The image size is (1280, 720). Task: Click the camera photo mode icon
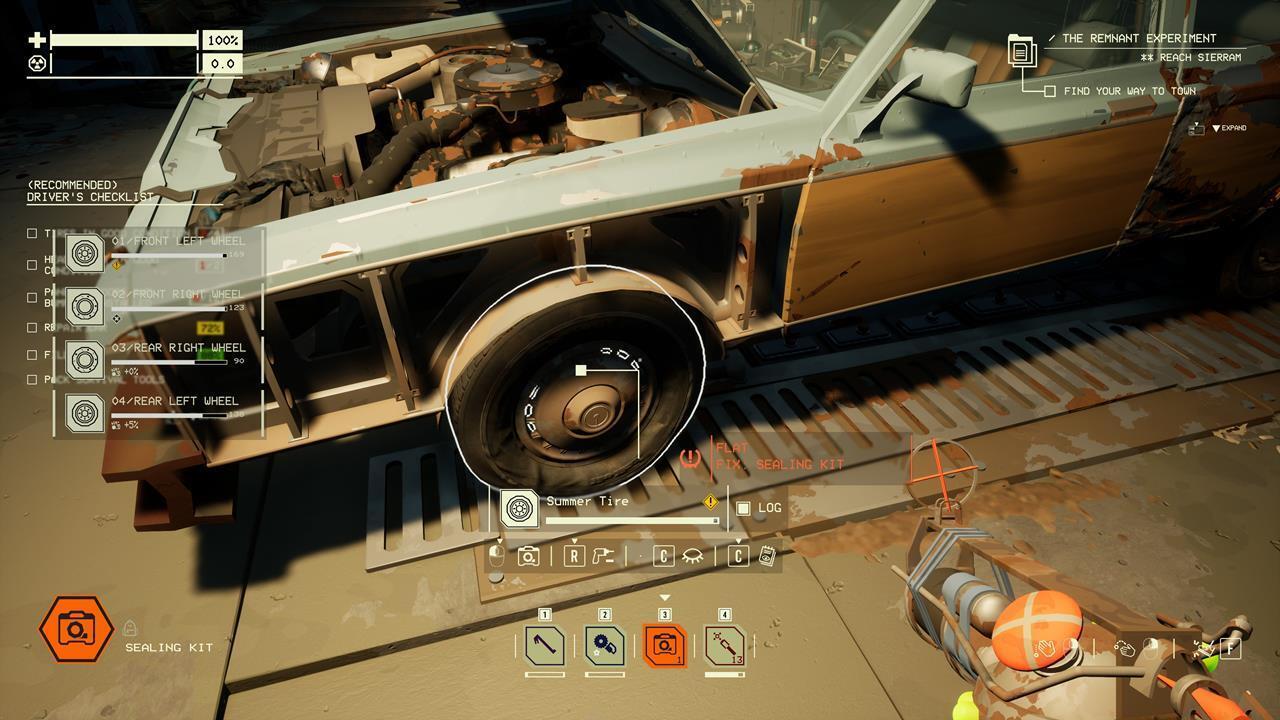point(529,556)
